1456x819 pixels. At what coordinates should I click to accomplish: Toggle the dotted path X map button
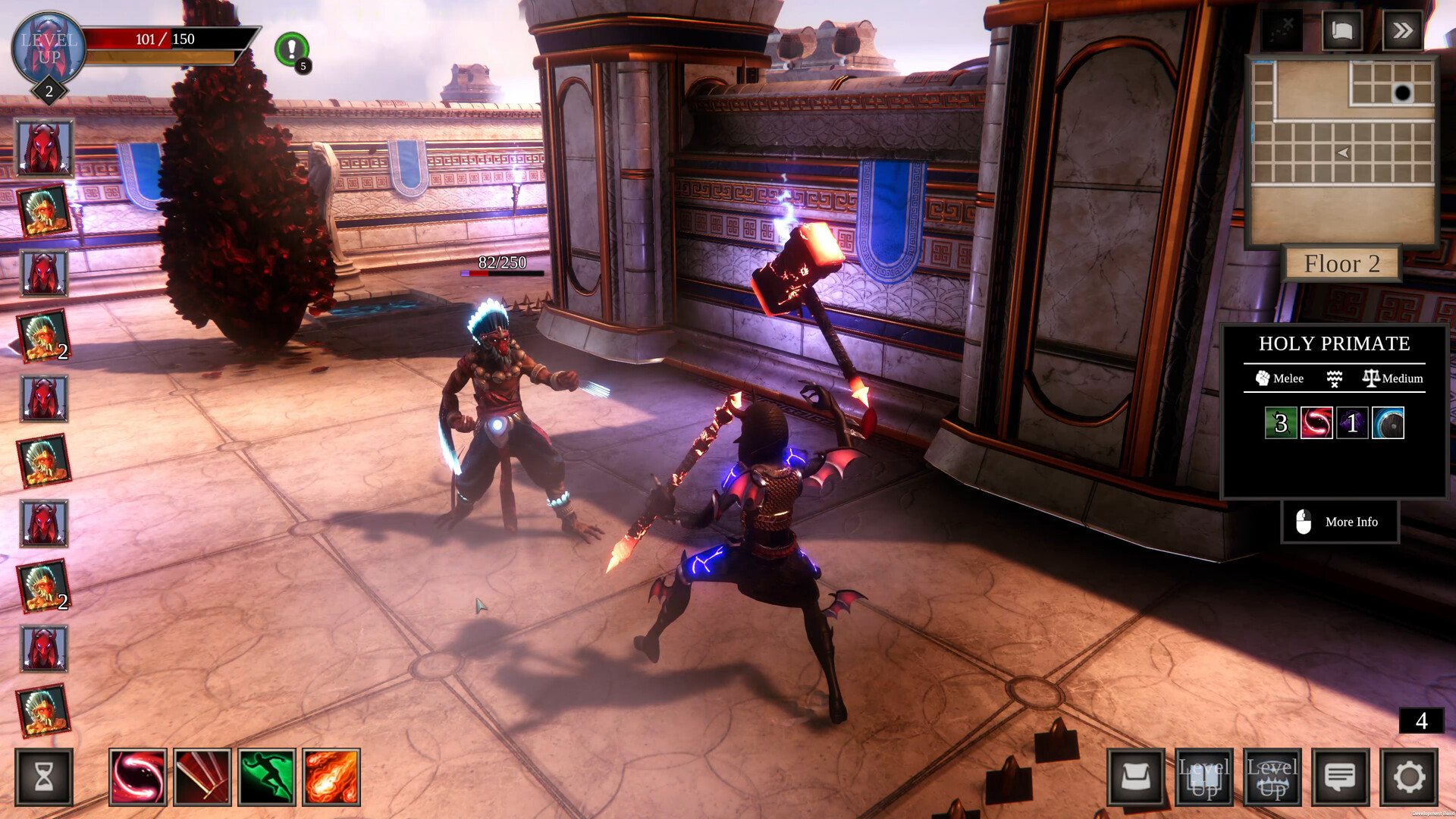pos(1281,30)
